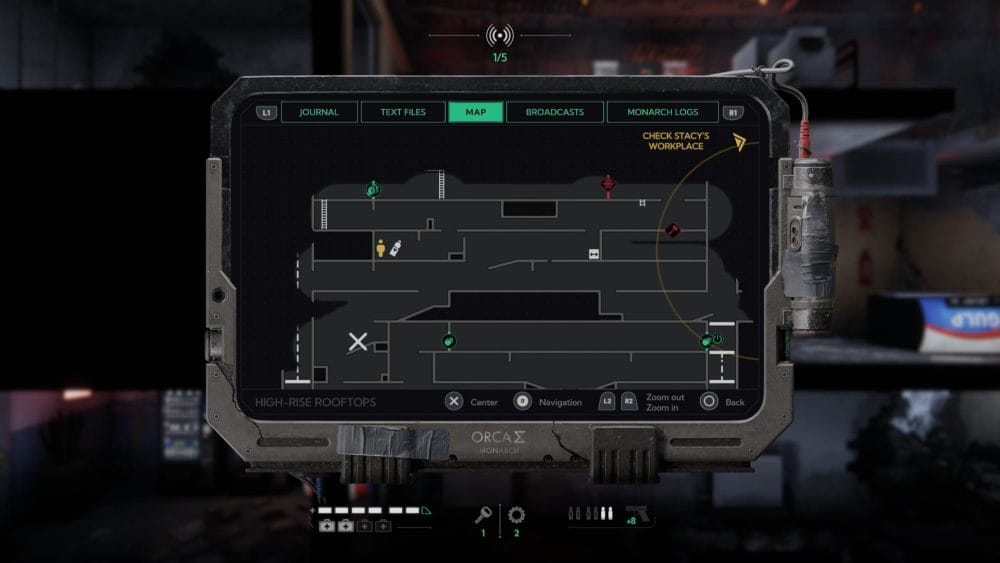The width and height of the screenshot is (1000, 563).
Task: Click the white bottle marker on the map
Action: tap(396, 247)
